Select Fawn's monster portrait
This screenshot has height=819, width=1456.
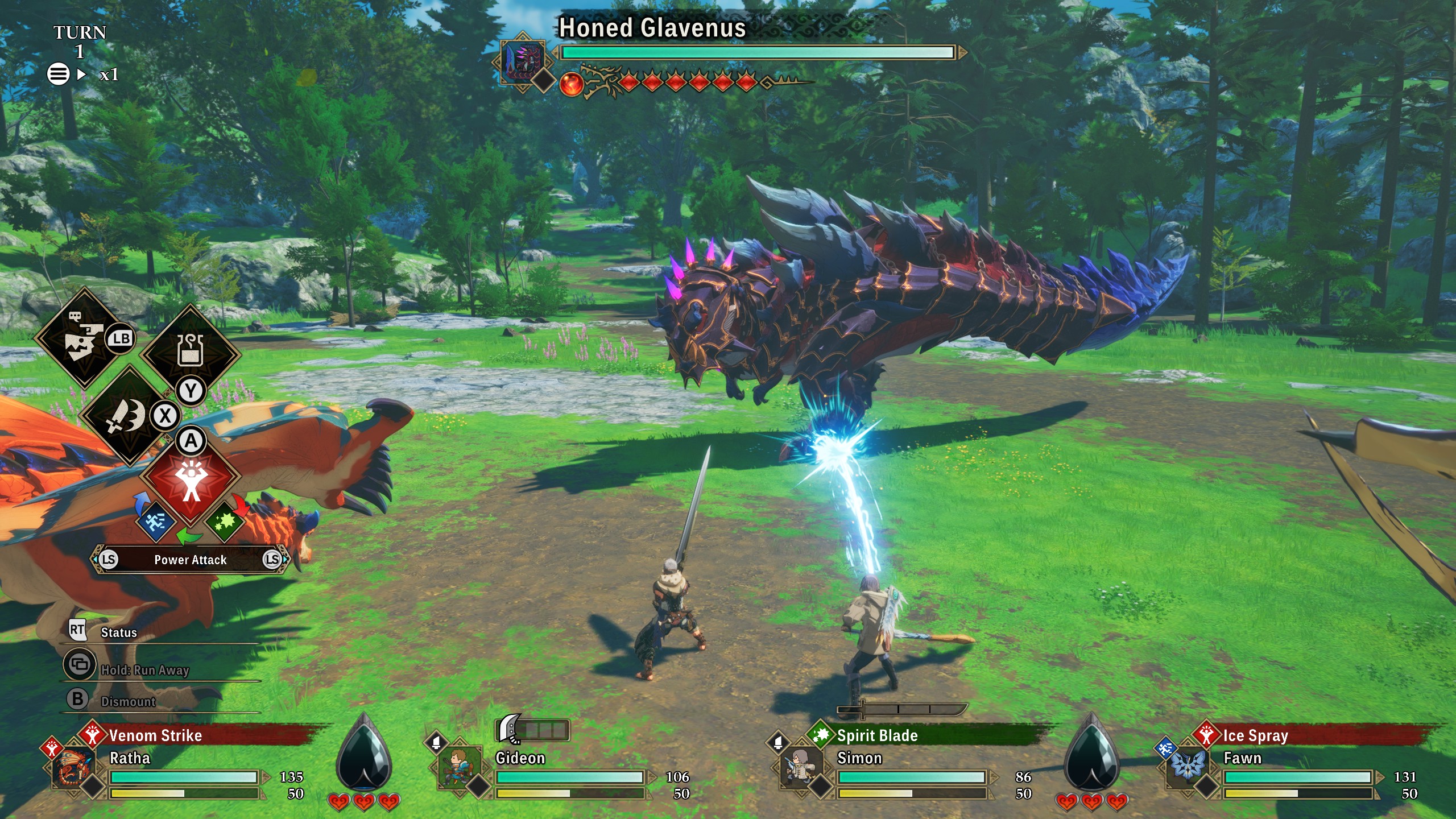click(x=1186, y=767)
